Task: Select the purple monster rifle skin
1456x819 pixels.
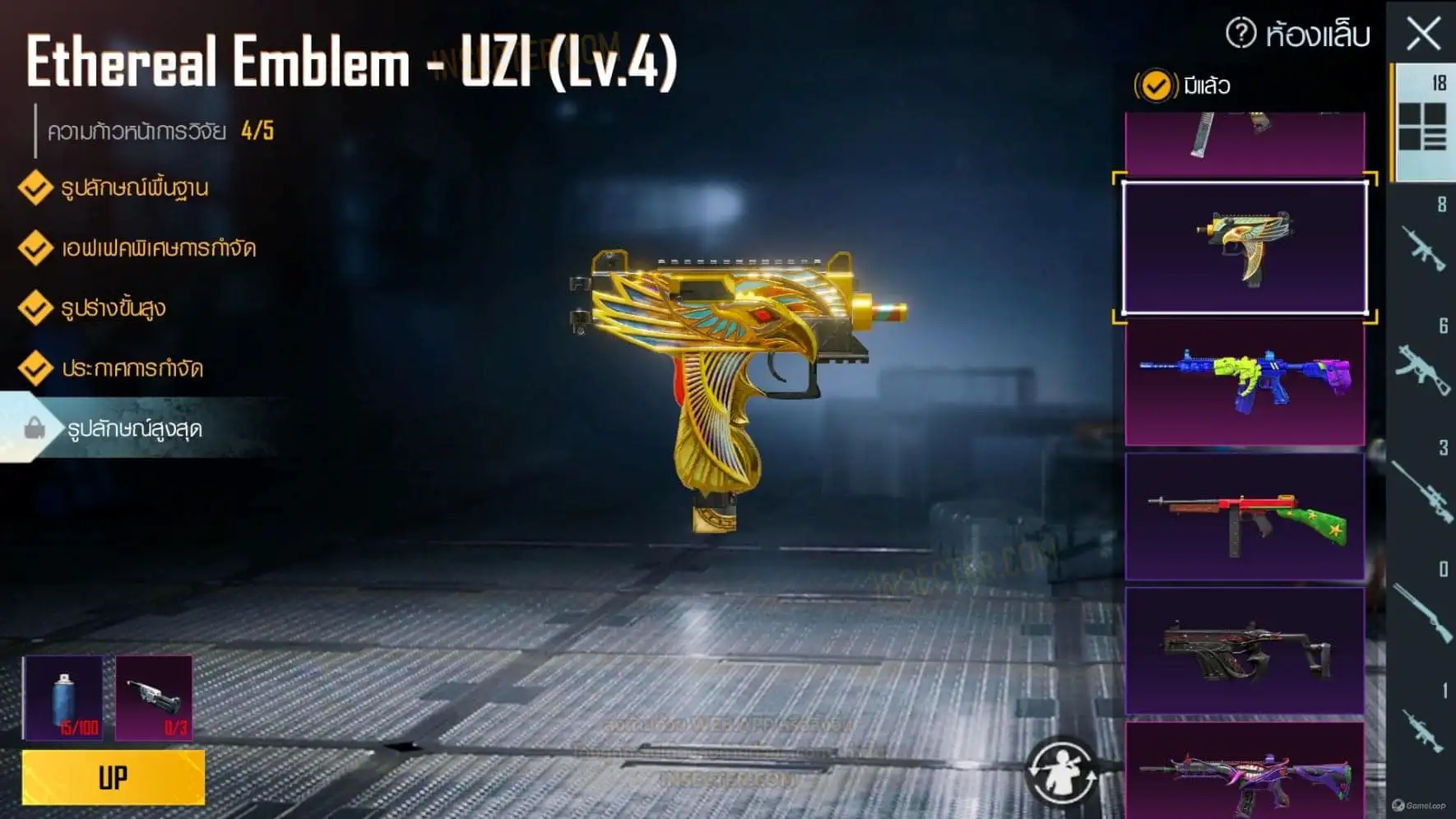Action: click(x=1245, y=773)
